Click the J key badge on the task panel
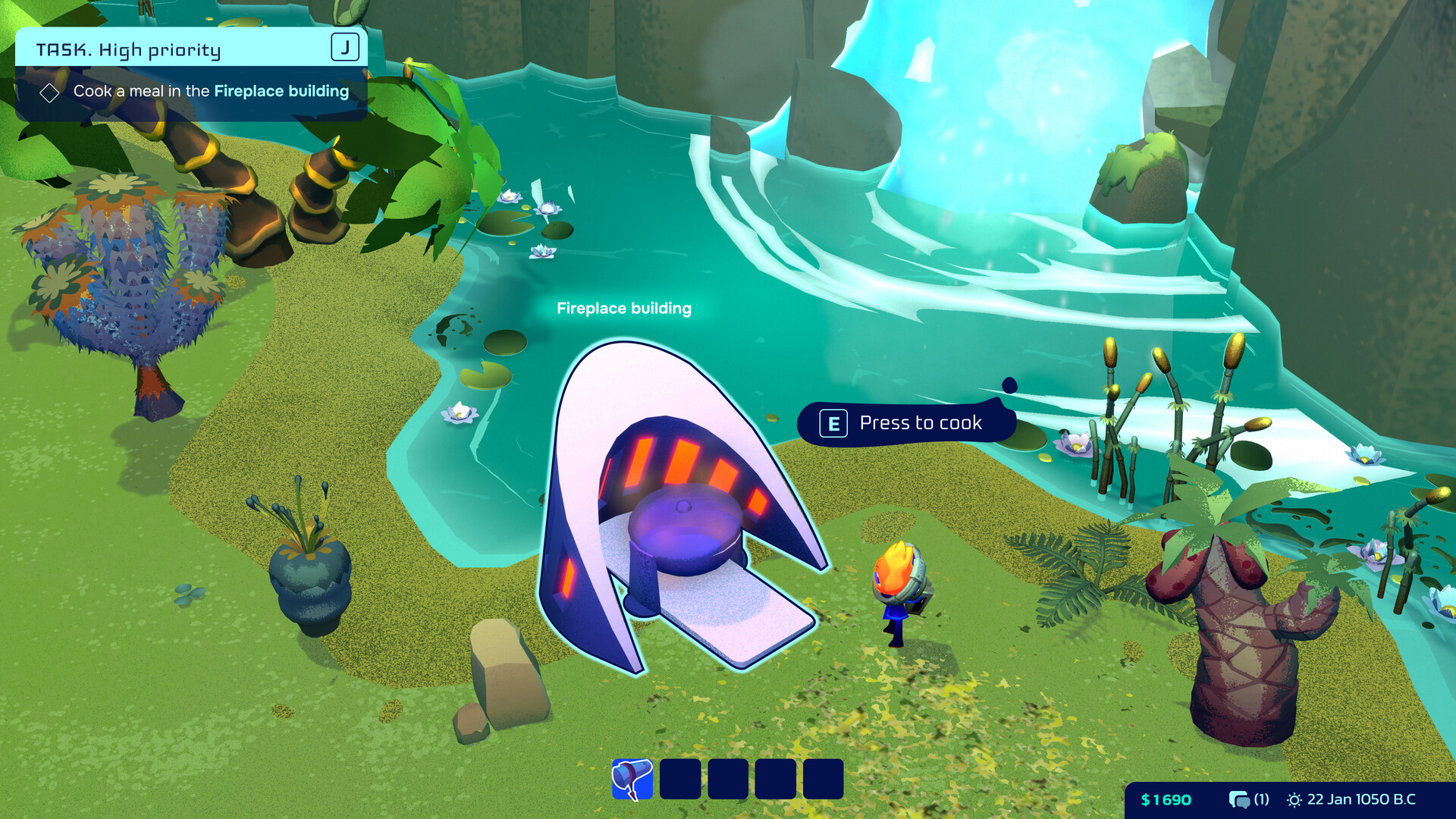The height and width of the screenshot is (819, 1456). coord(345,47)
